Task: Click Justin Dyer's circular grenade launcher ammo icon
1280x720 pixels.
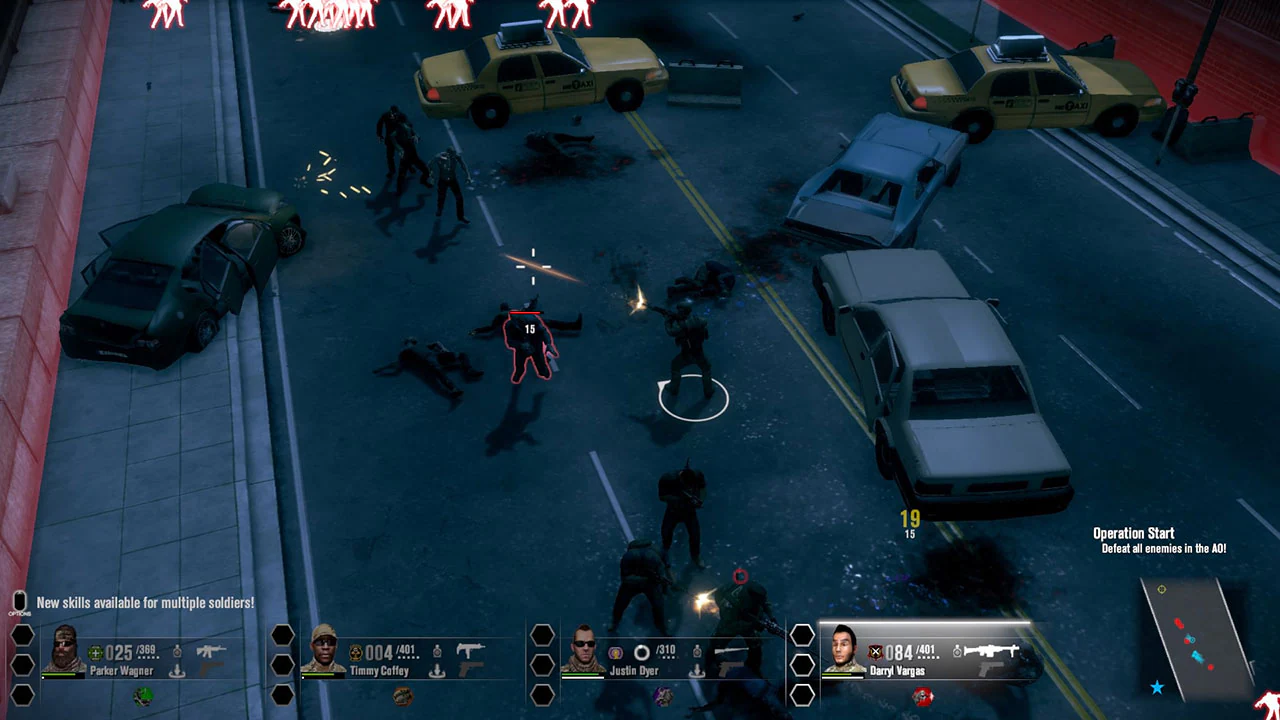Action: (640, 652)
